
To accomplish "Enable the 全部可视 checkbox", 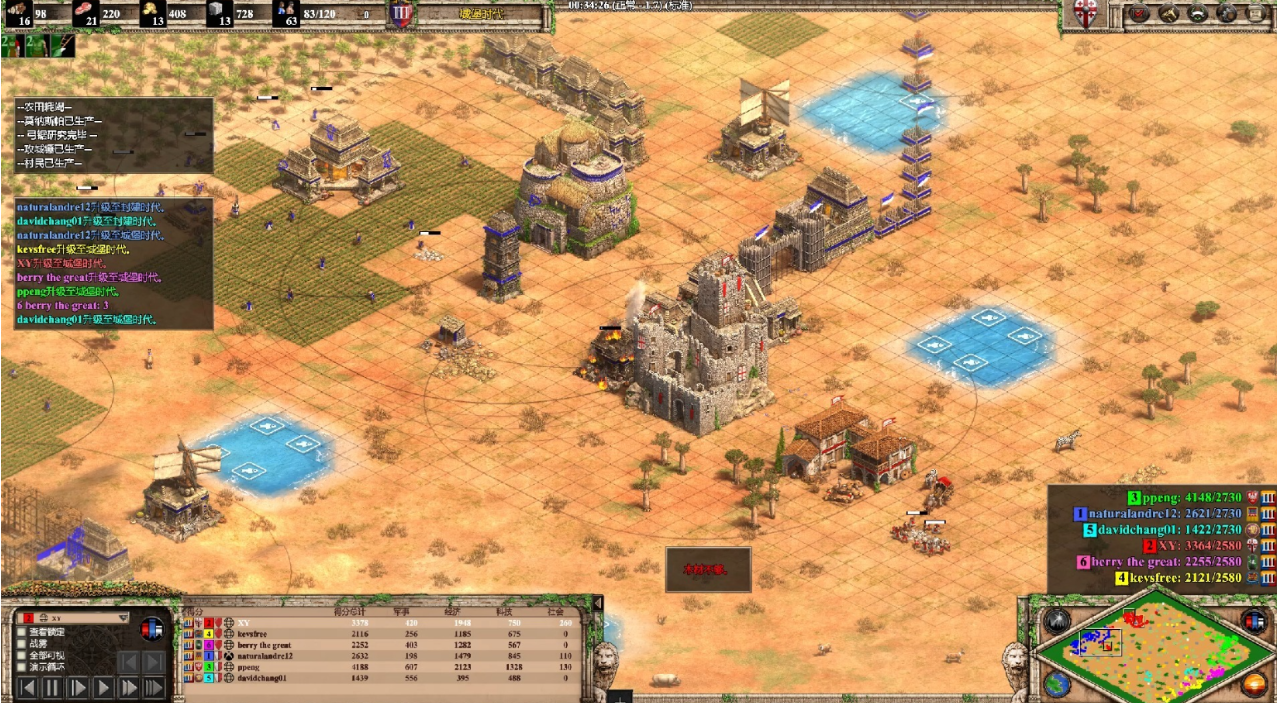I will point(21,656).
